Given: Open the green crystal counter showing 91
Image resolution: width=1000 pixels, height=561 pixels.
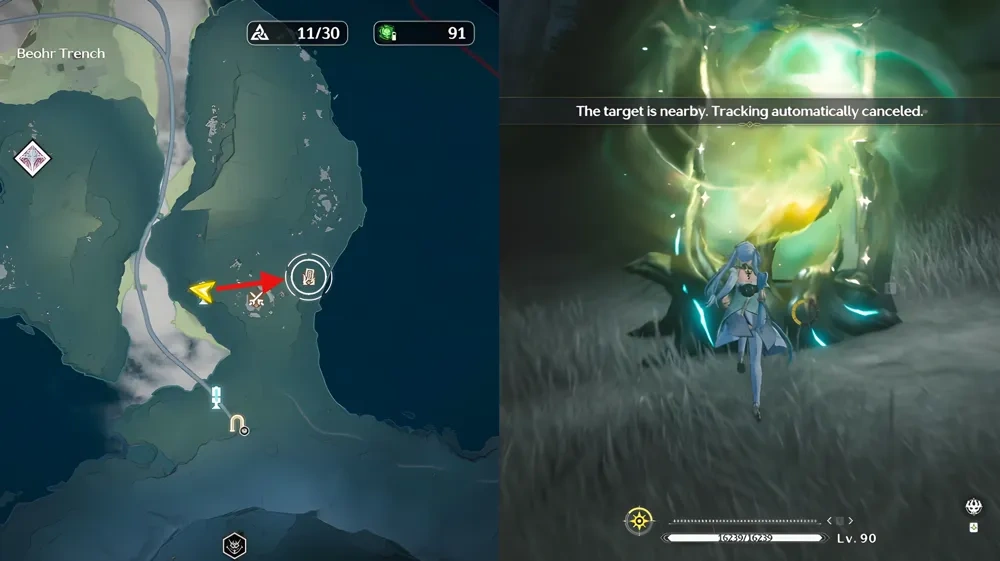Looking at the screenshot, I should pos(423,33).
